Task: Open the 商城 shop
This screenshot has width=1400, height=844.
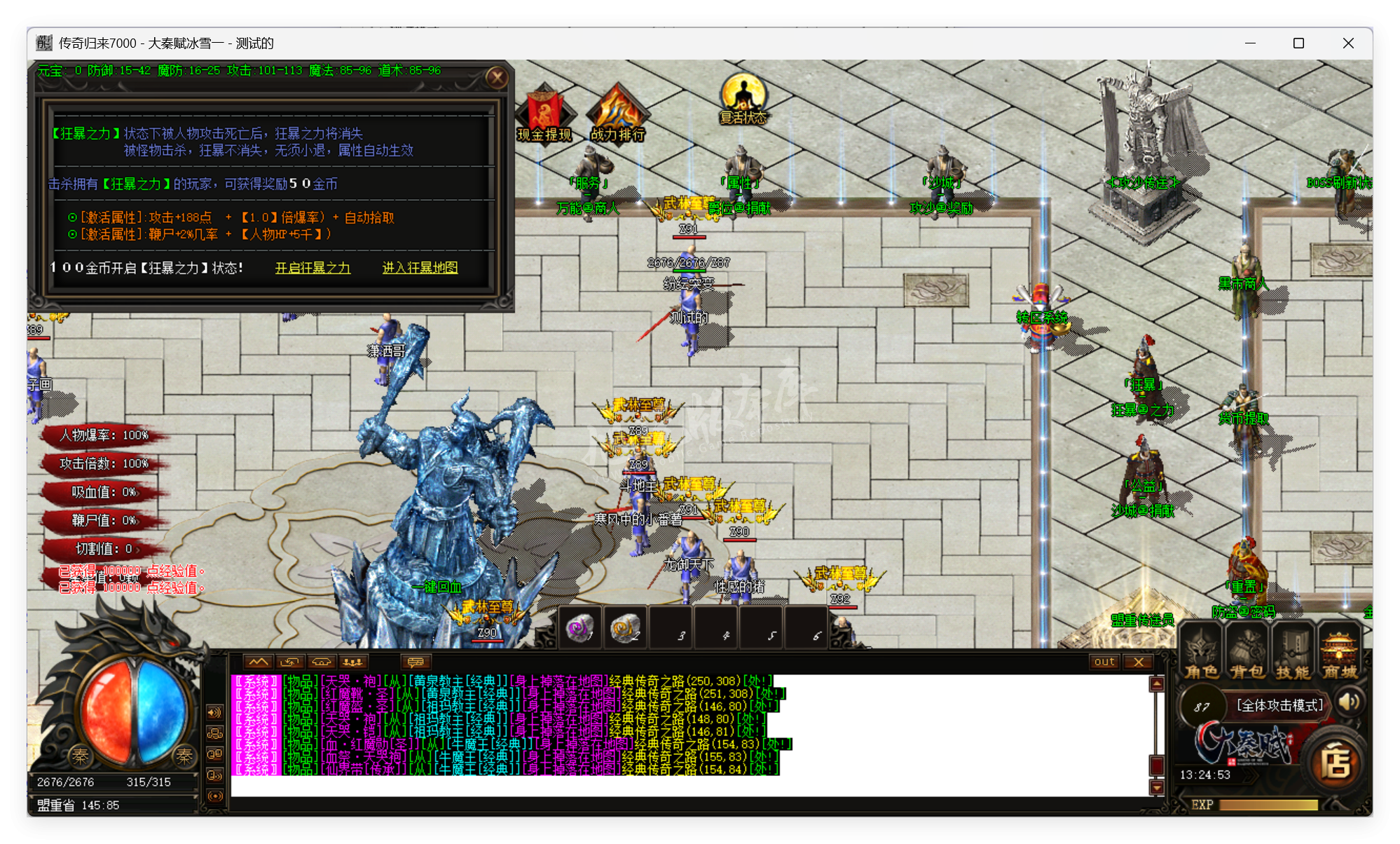Action: [1340, 652]
